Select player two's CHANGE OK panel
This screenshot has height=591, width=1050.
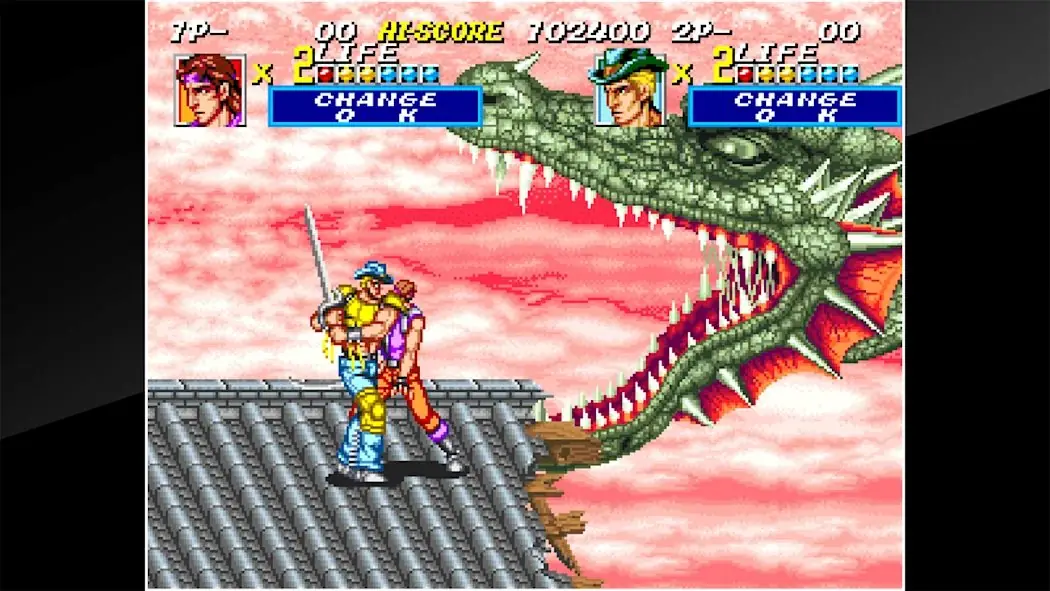[x=795, y=106]
